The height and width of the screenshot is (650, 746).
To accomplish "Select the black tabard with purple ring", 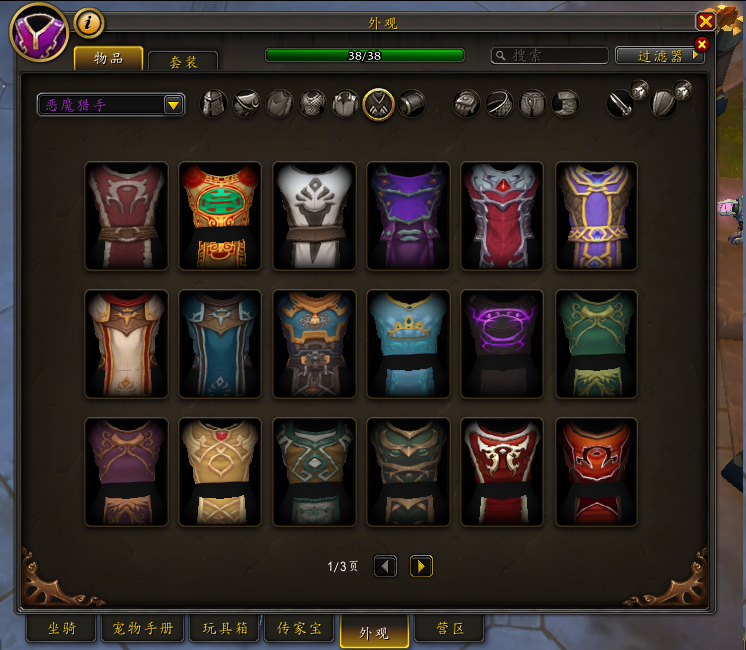I will click(502, 344).
